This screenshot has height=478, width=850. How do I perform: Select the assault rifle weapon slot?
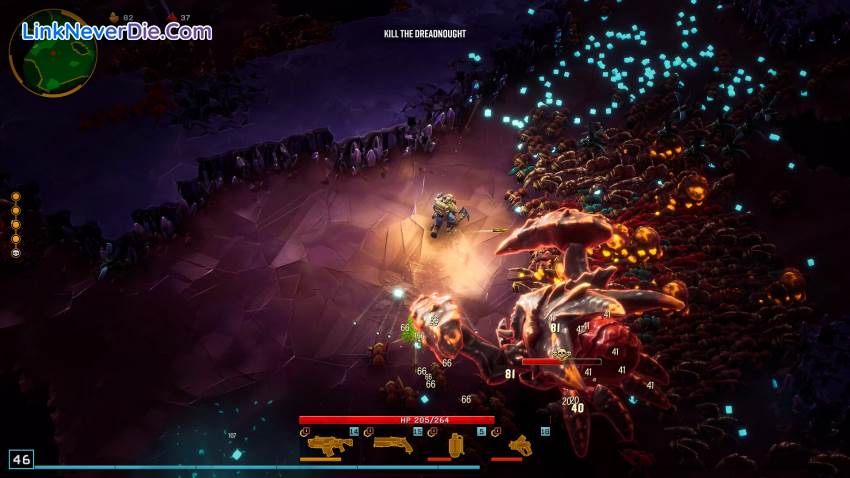[x=323, y=445]
